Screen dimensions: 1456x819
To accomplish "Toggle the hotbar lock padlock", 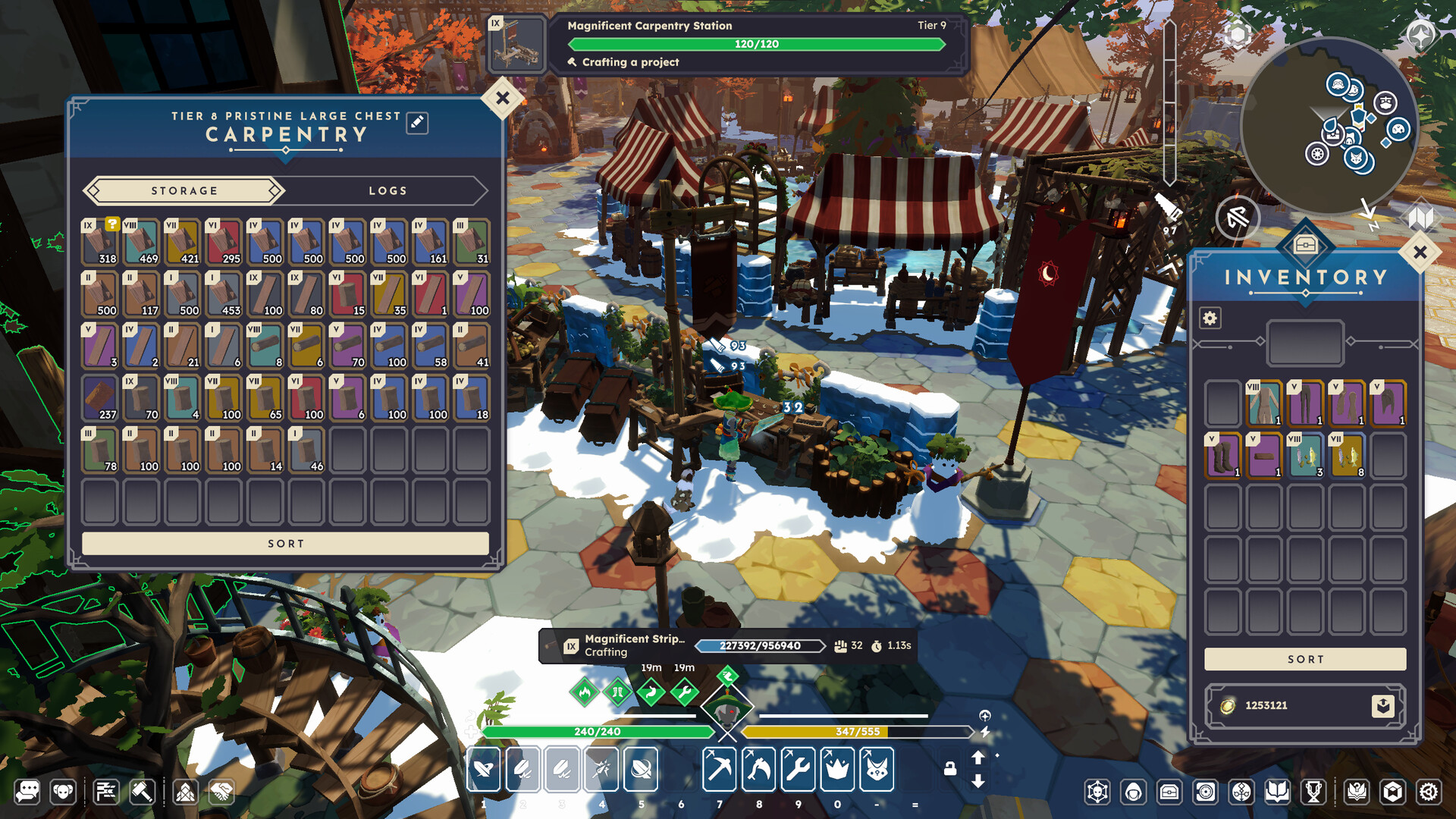I will tap(949, 768).
